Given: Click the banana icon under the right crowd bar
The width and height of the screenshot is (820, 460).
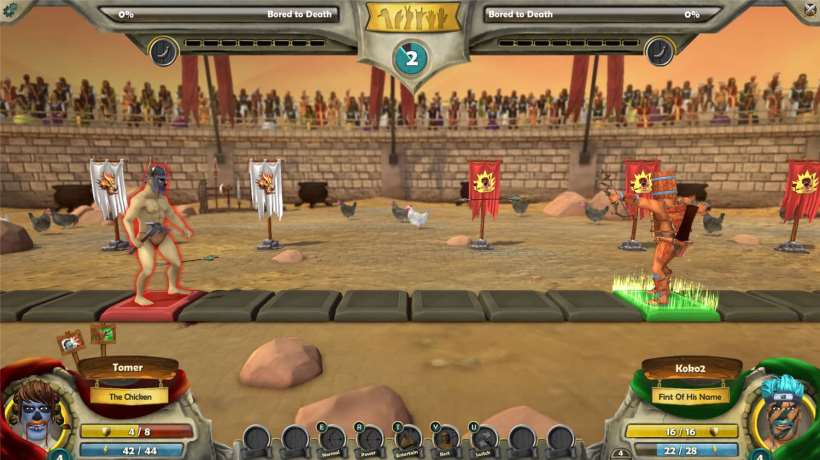Looking at the screenshot, I should tap(660, 51).
